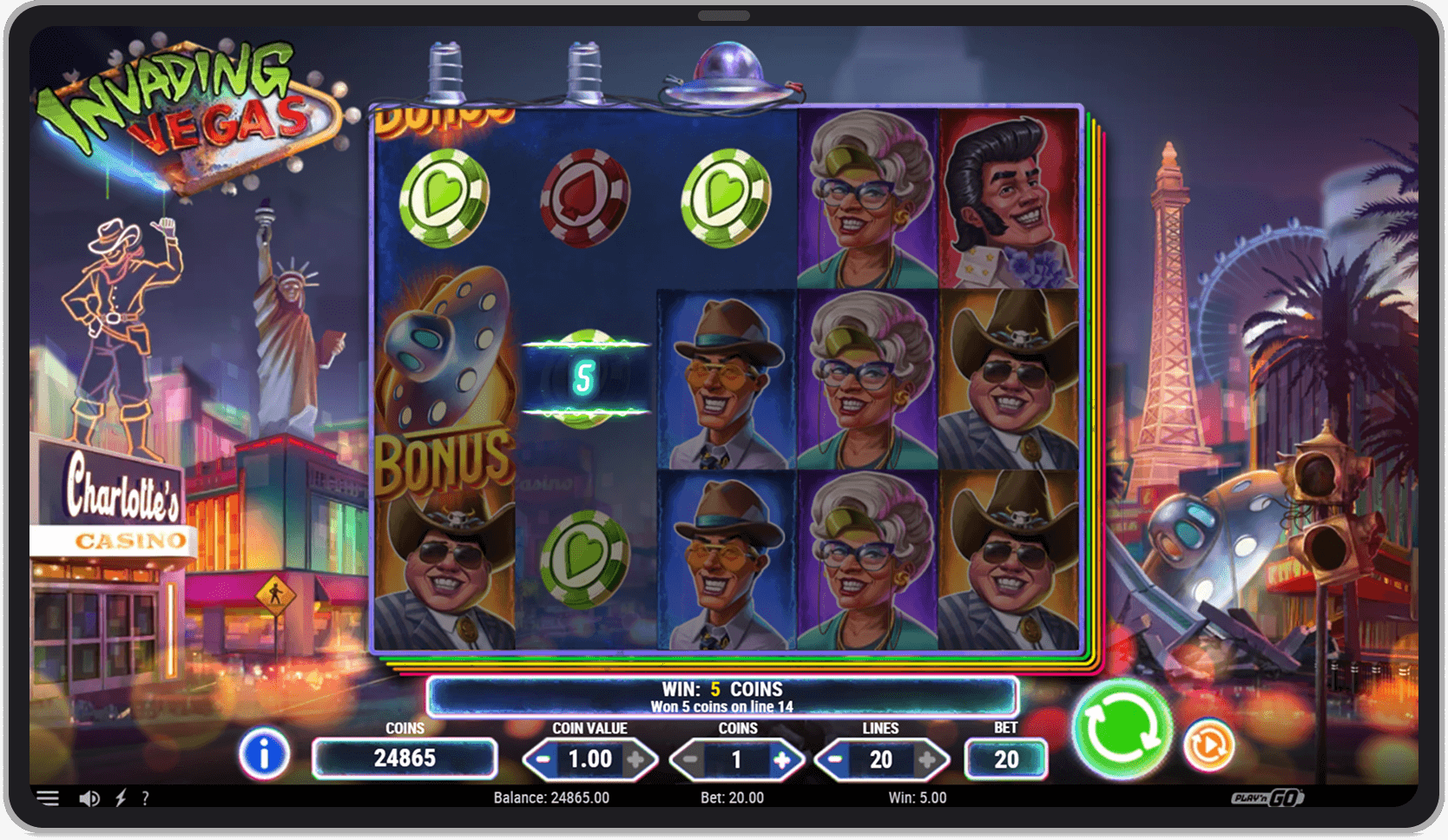This screenshot has height=840, width=1448.
Task: Enable turbo spin via lightning icon
Action: (x=120, y=797)
